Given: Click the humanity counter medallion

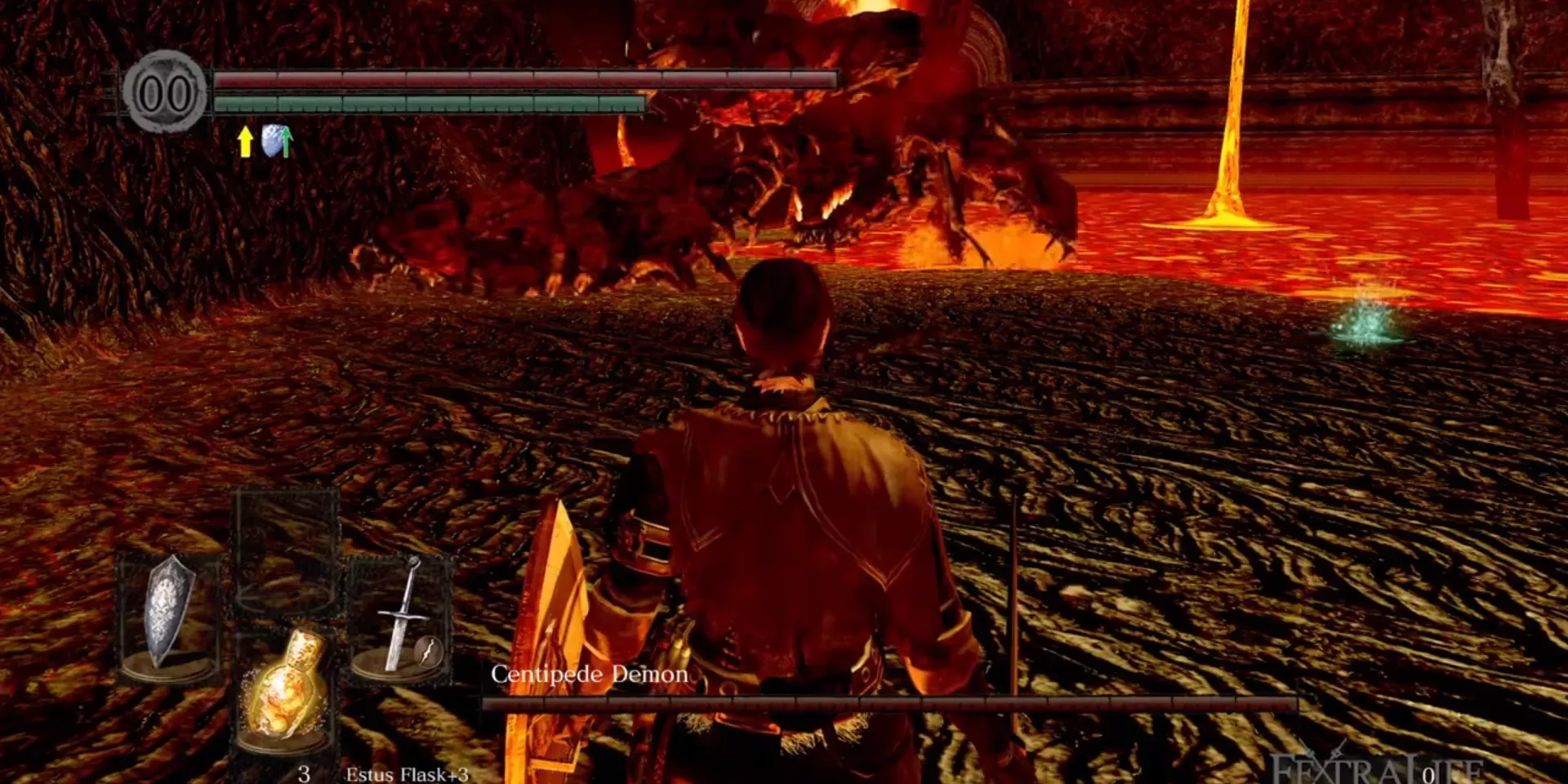Looking at the screenshot, I should [166, 92].
